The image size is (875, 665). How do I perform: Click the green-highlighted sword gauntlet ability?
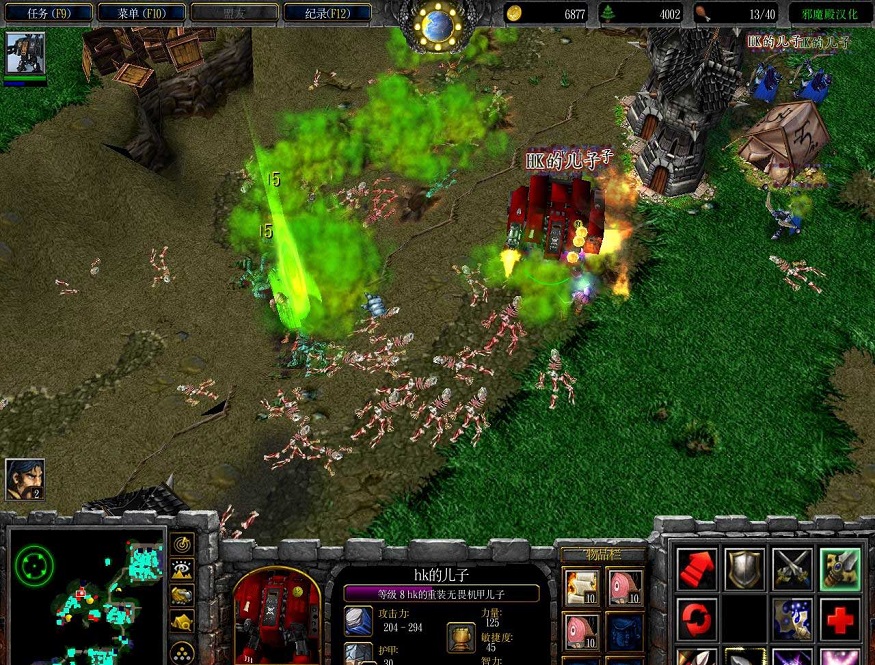coord(839,569)
